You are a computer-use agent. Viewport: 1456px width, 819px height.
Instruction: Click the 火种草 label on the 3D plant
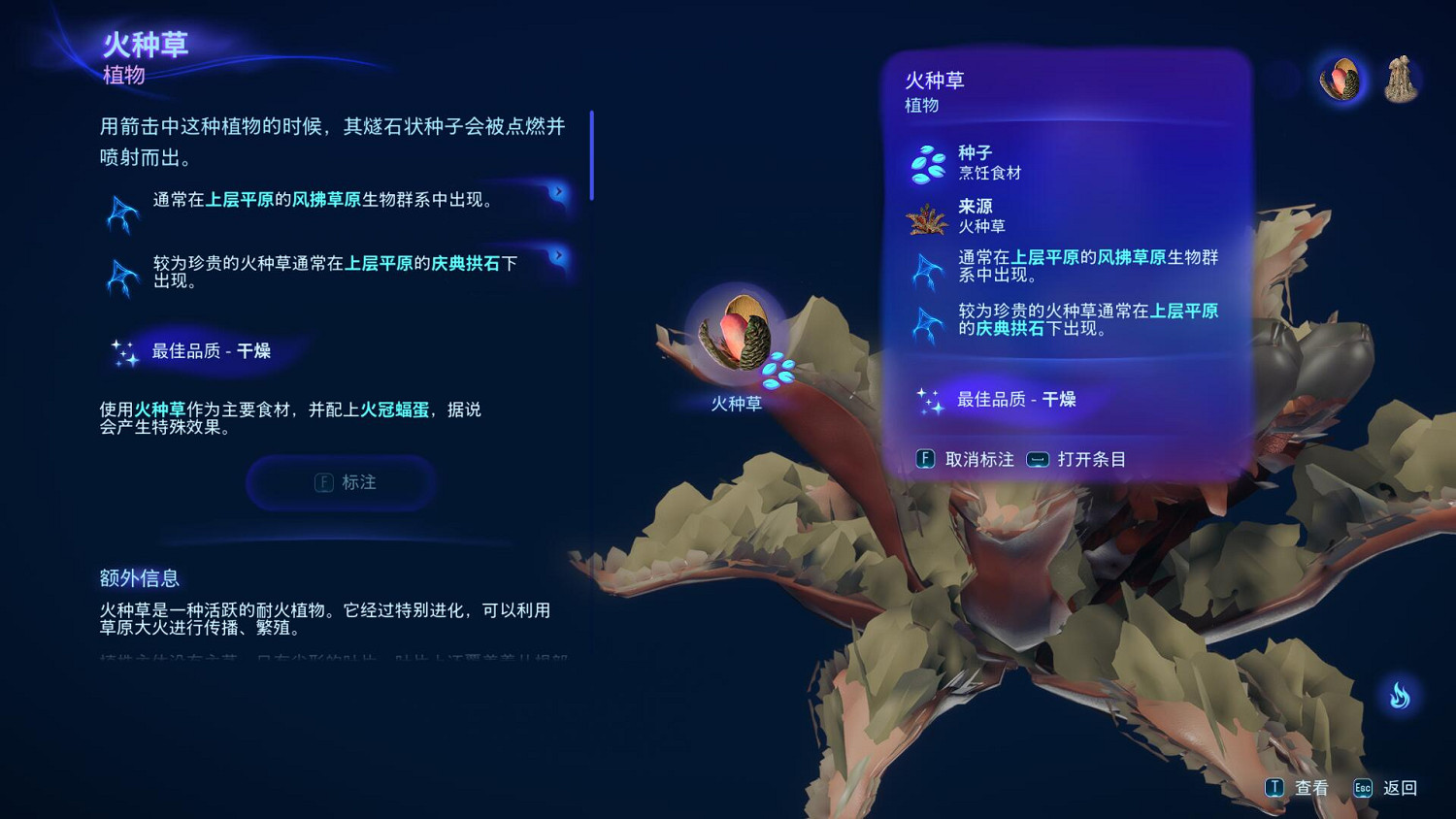(x=736, y=404)
